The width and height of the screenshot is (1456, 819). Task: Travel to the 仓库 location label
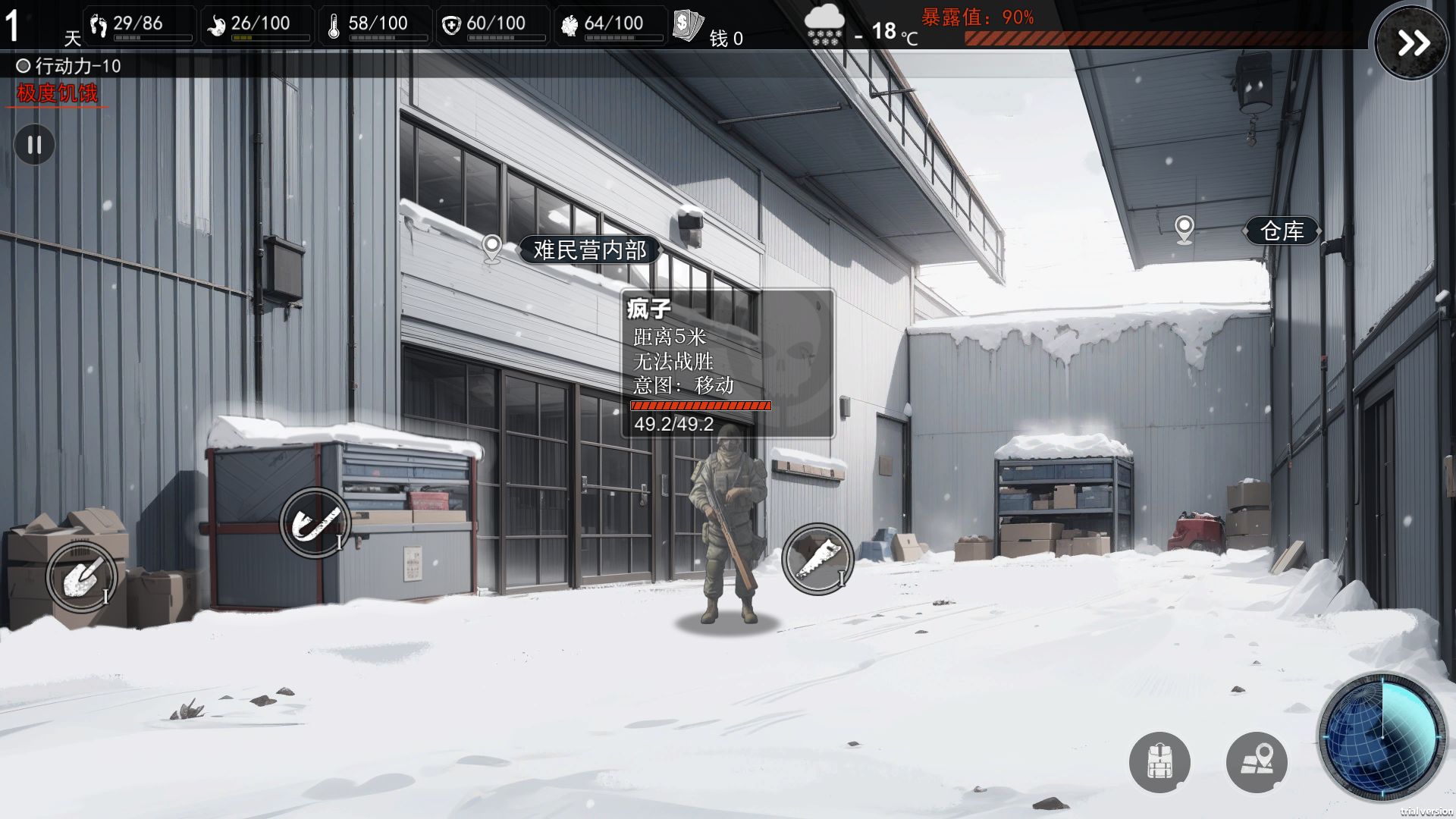click(x=1282, y=231)
